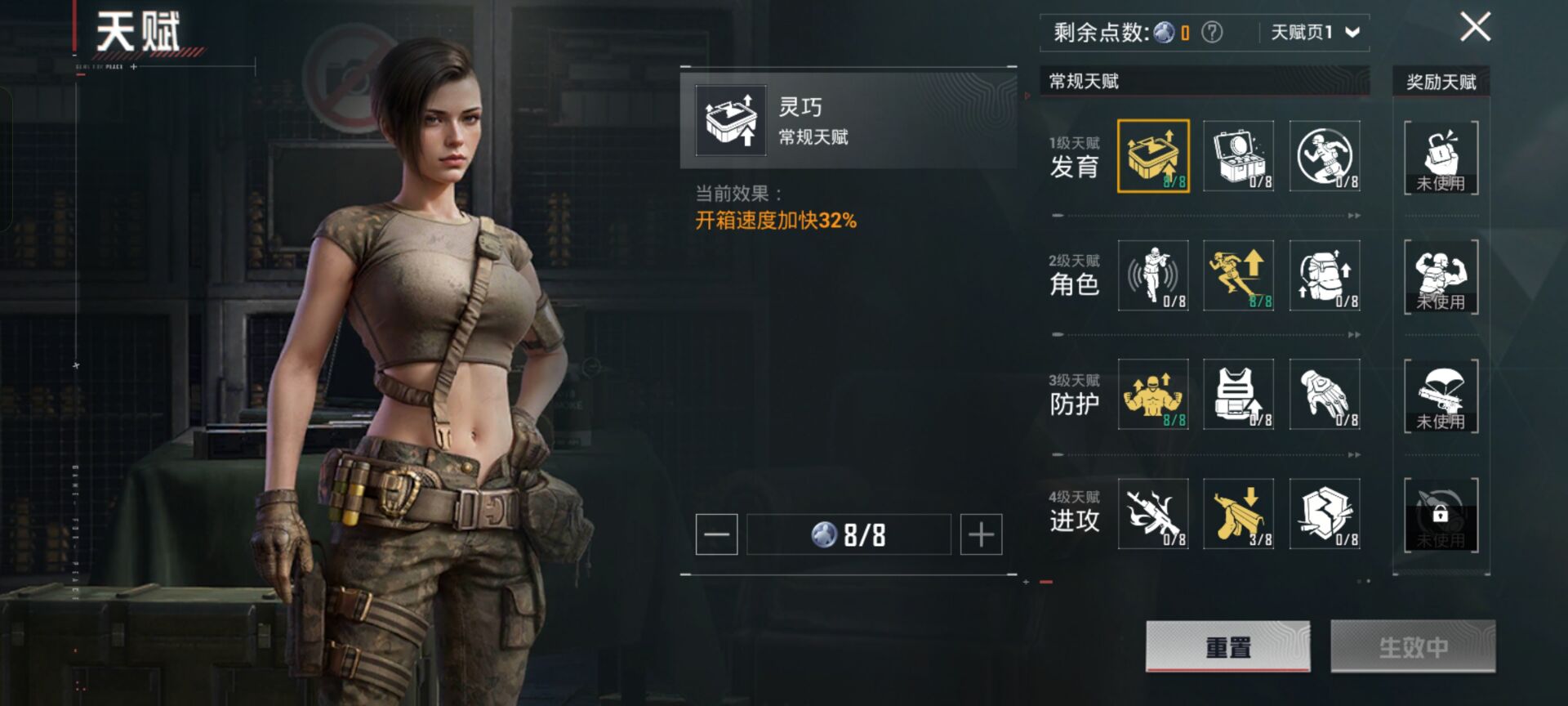This screenshot has height=706, width=1568.
Task: Switch to the 奖励天赋 tab
Action: click(1441, 82)
